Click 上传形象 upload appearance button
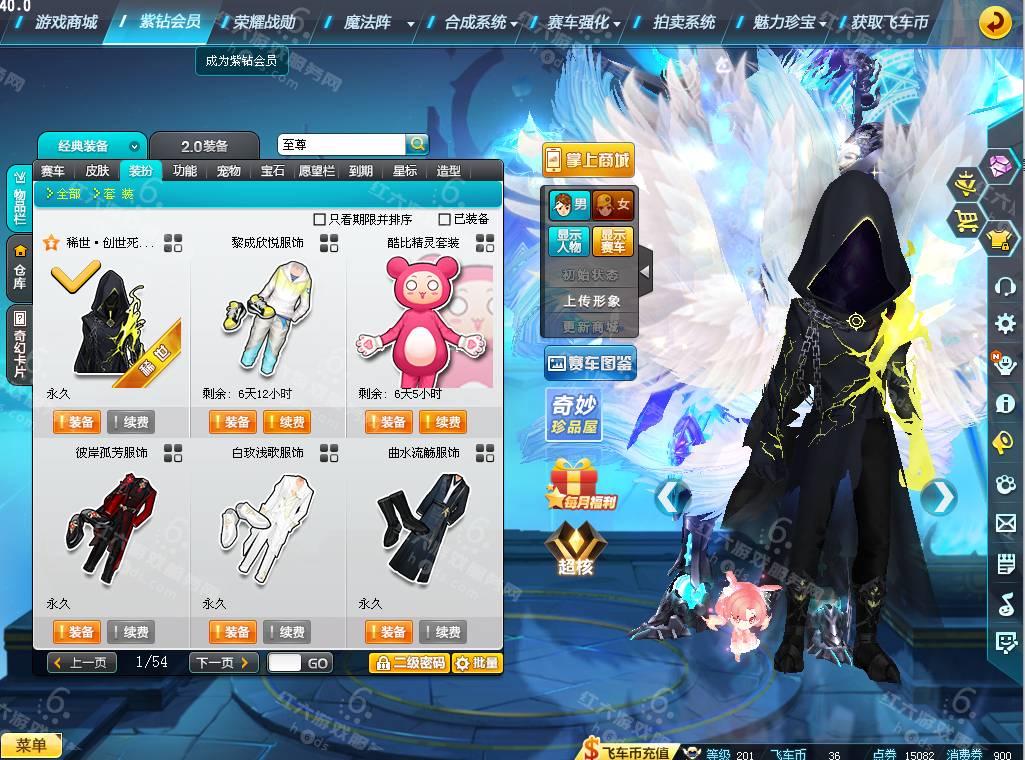 click(x=591, y=301)
